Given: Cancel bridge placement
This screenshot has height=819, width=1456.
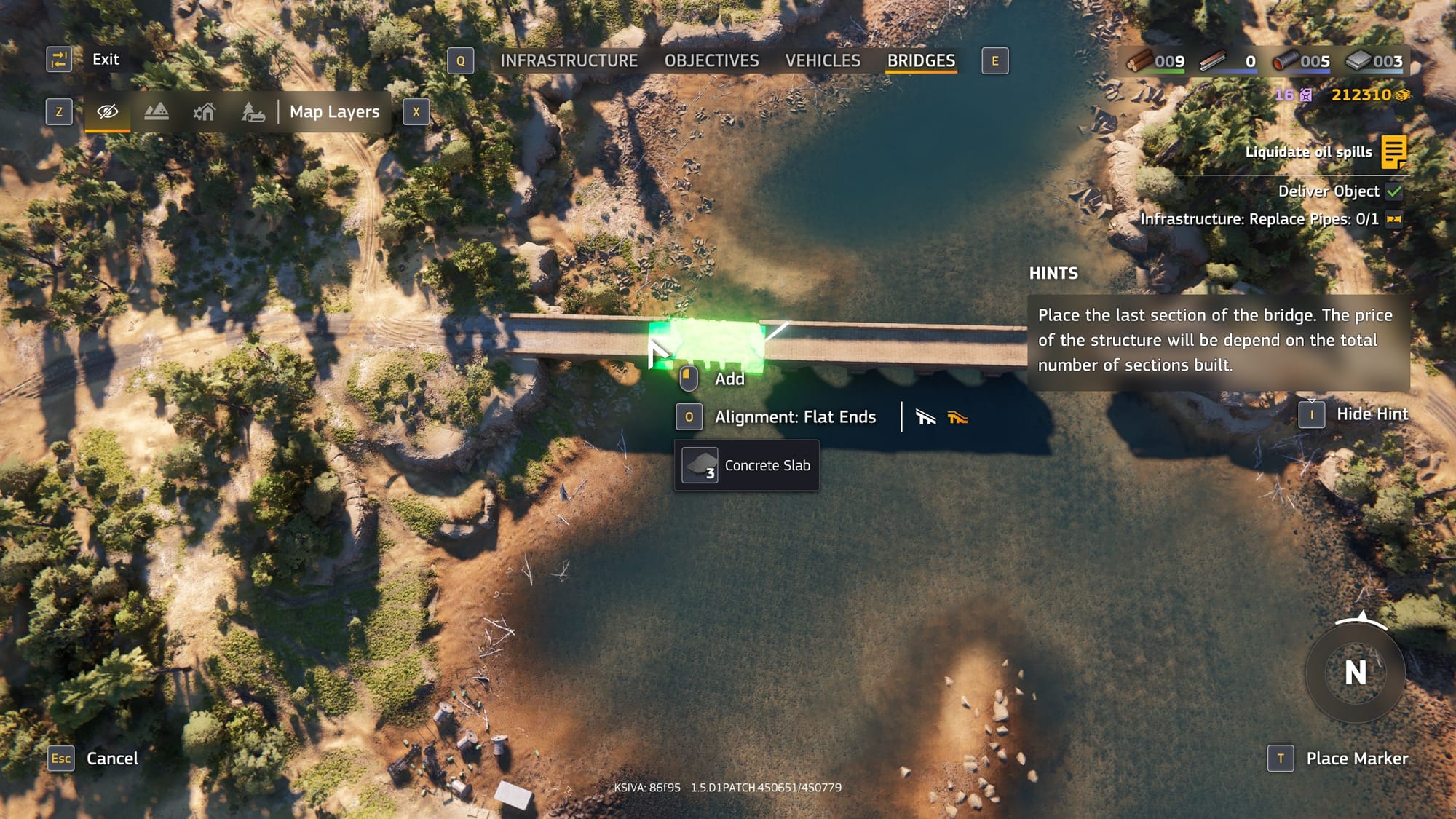Looking at the screenshot, I should 111,759.
